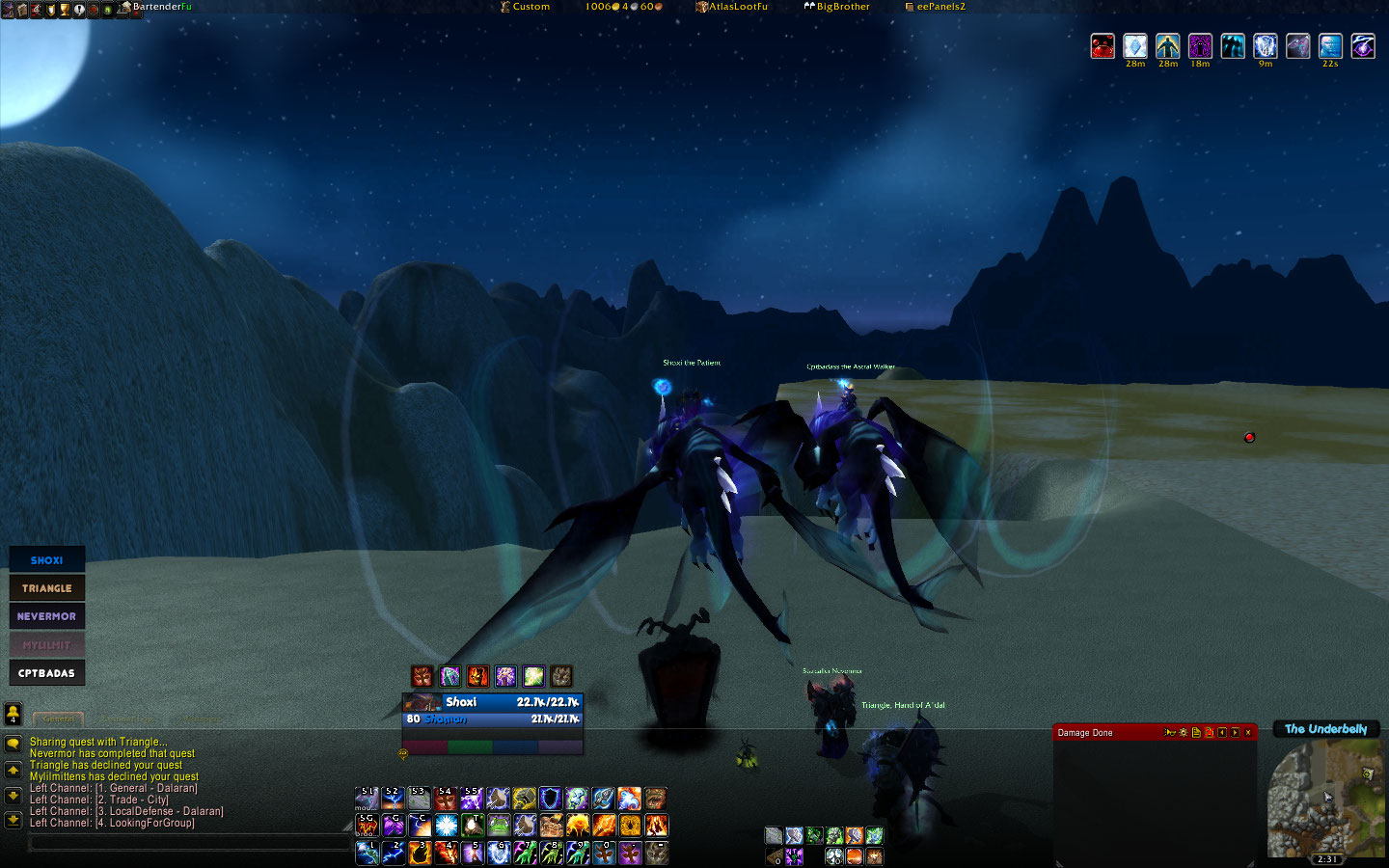Click the Shoxi player unit frame
This screenshot has height=868, width=1389.
(x=492, y=710)
